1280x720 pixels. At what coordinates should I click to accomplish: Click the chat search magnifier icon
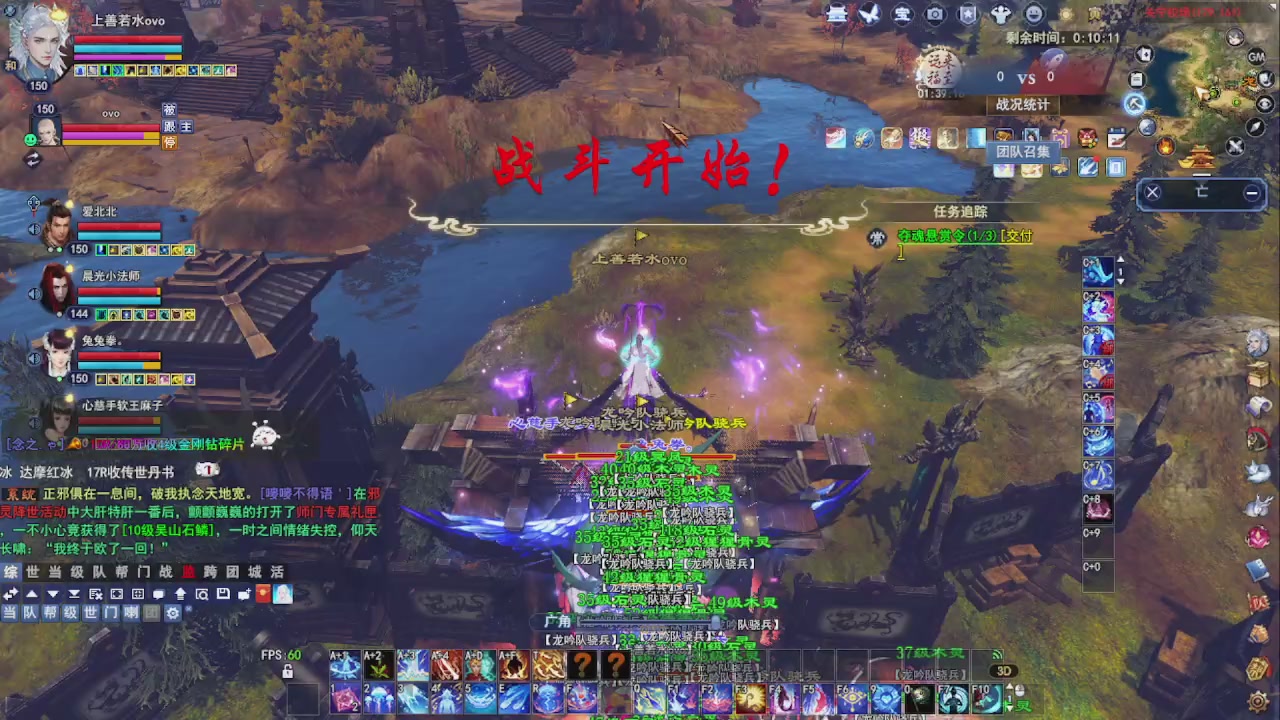203,593
